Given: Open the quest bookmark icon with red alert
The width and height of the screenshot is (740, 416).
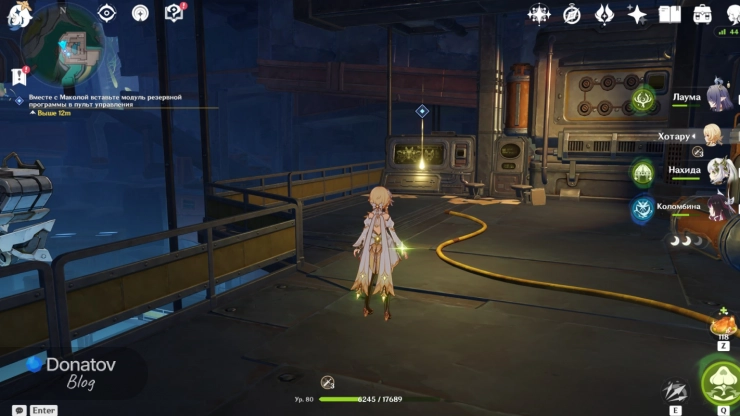Looking at the screenshot, I should pos(17,76).
